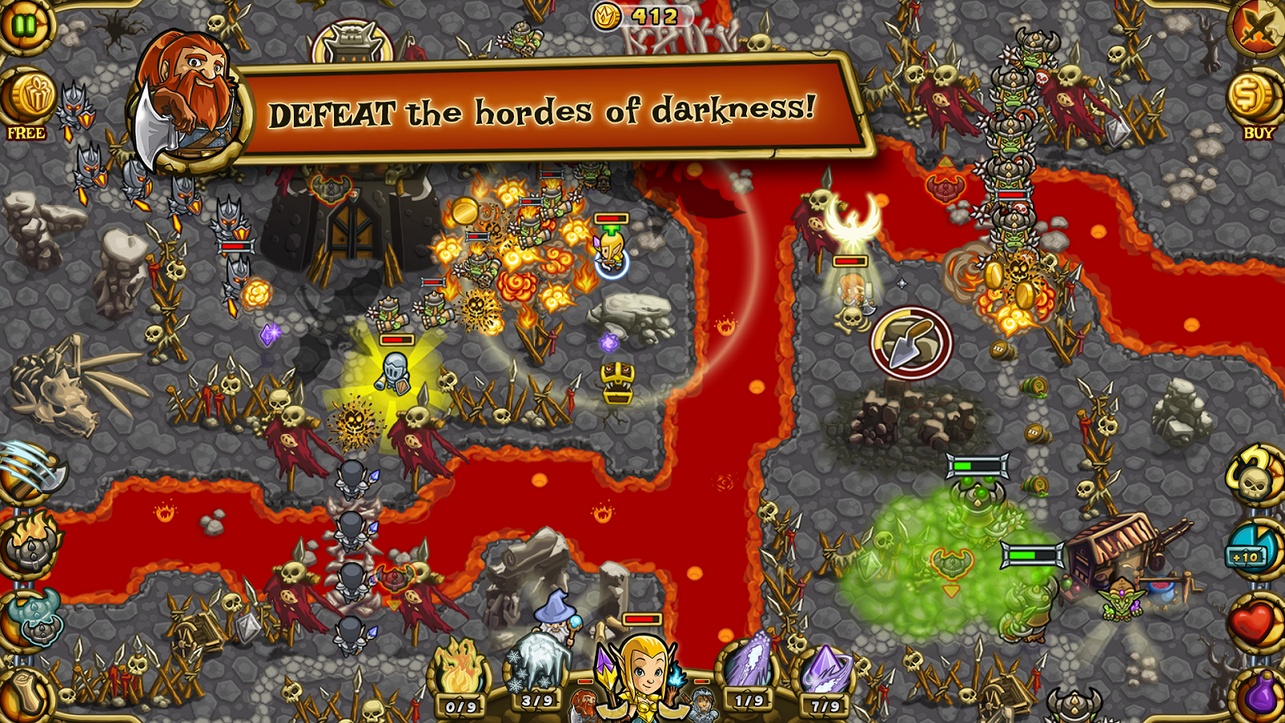Use the ringed purple crystal spell 7/9
The image size is (1285, 723).
point(826,673)
